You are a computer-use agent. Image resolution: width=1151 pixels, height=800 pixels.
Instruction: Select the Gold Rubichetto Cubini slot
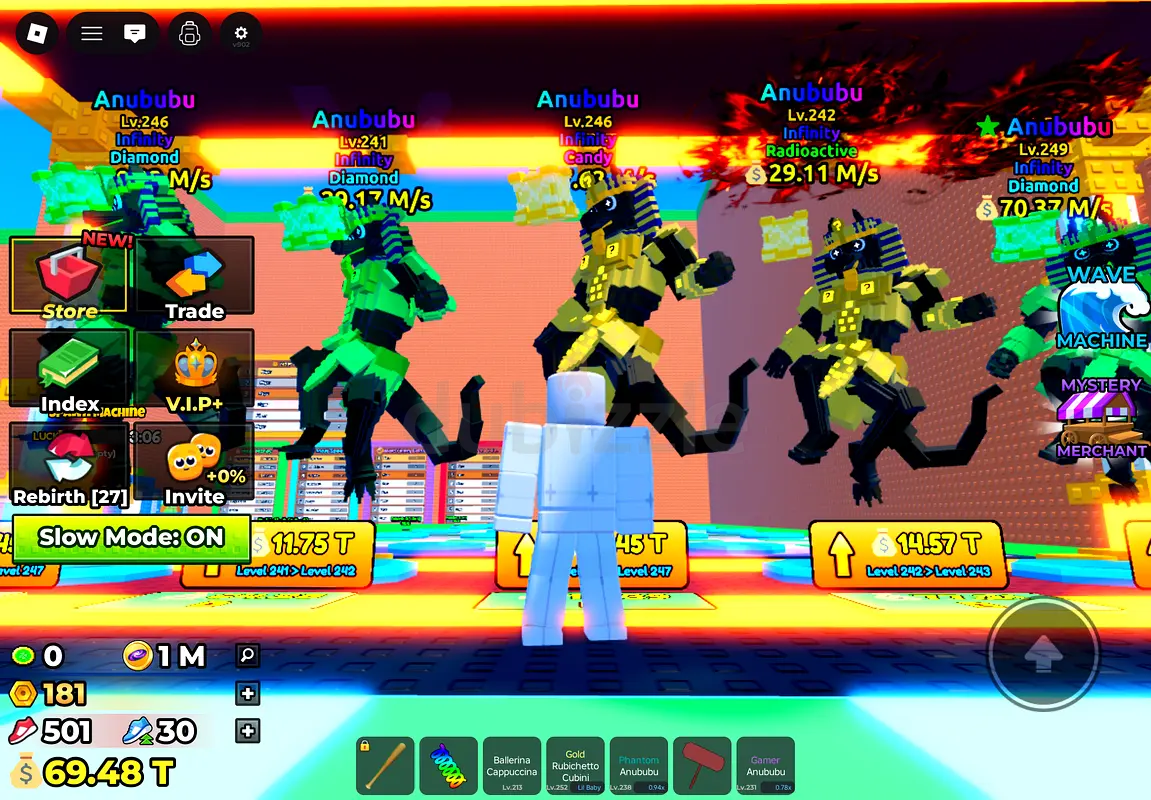coord(575,767)
